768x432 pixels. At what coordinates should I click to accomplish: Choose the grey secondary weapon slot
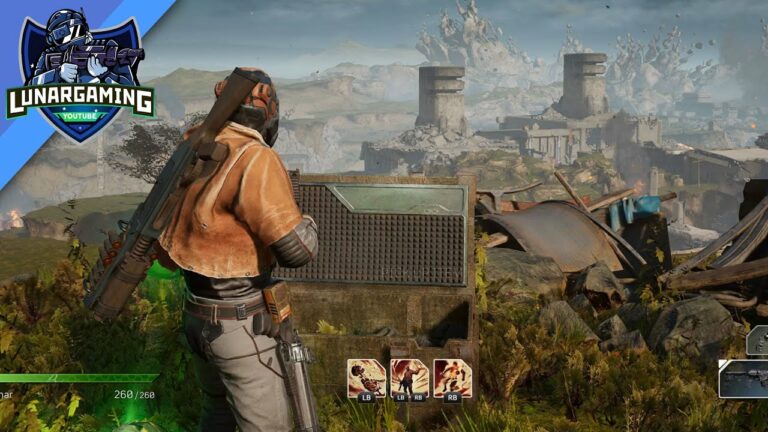click(758, 342)
